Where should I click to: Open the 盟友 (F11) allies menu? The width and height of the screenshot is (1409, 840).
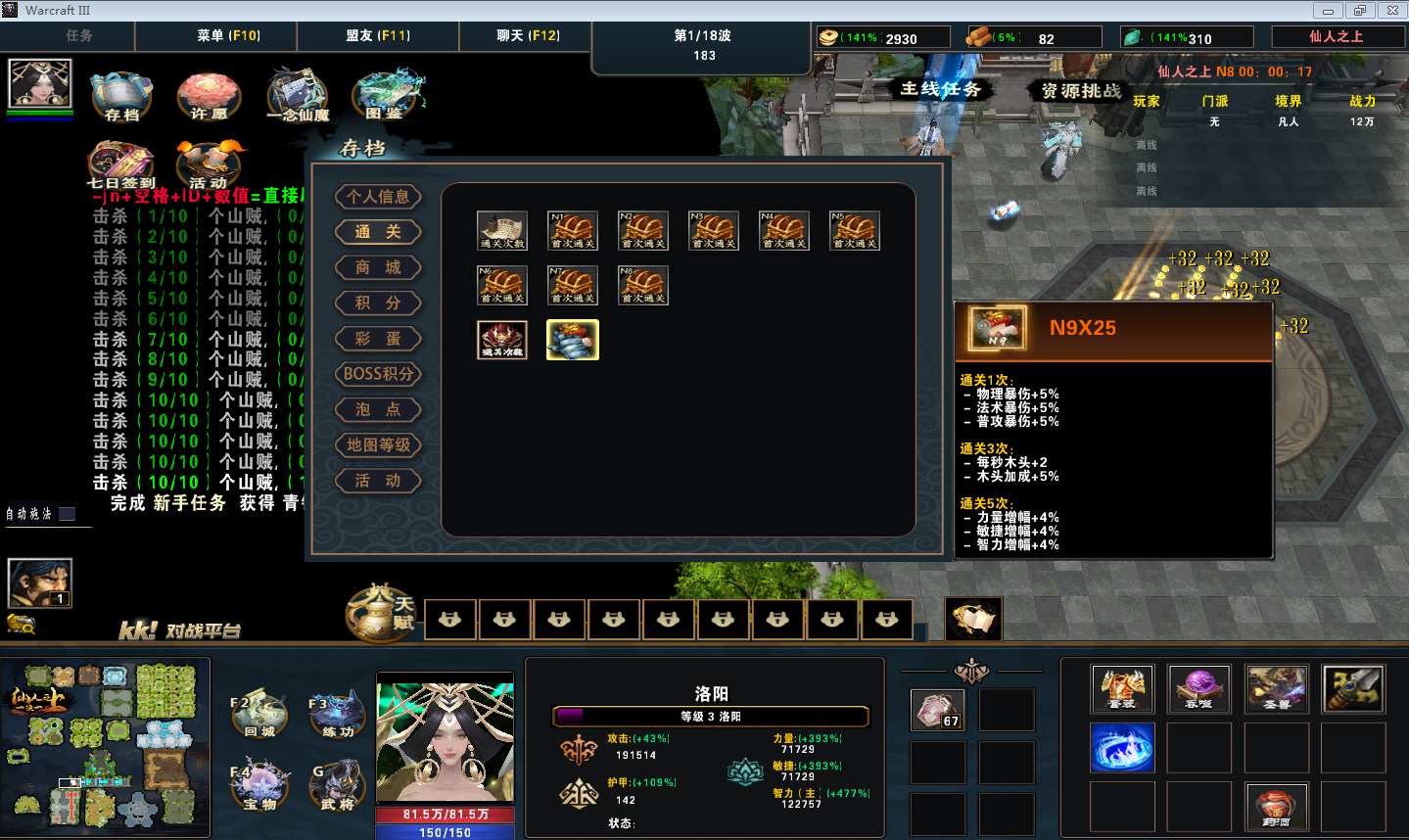coord(377,36)
